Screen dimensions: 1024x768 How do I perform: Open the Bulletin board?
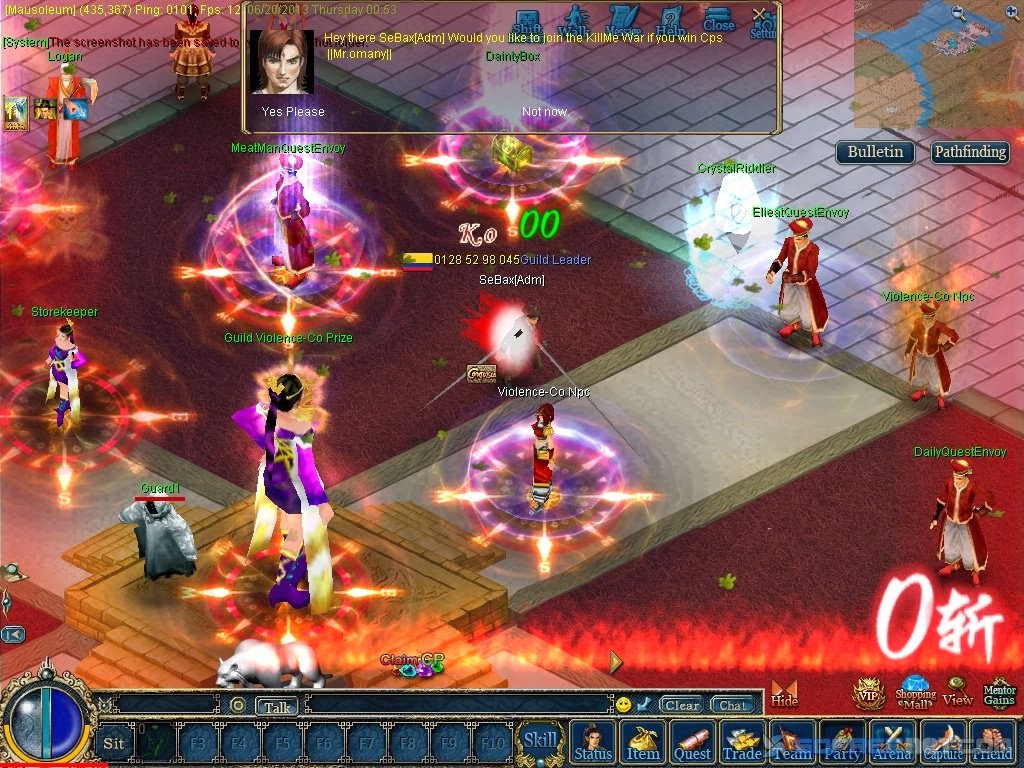[875, 152]
